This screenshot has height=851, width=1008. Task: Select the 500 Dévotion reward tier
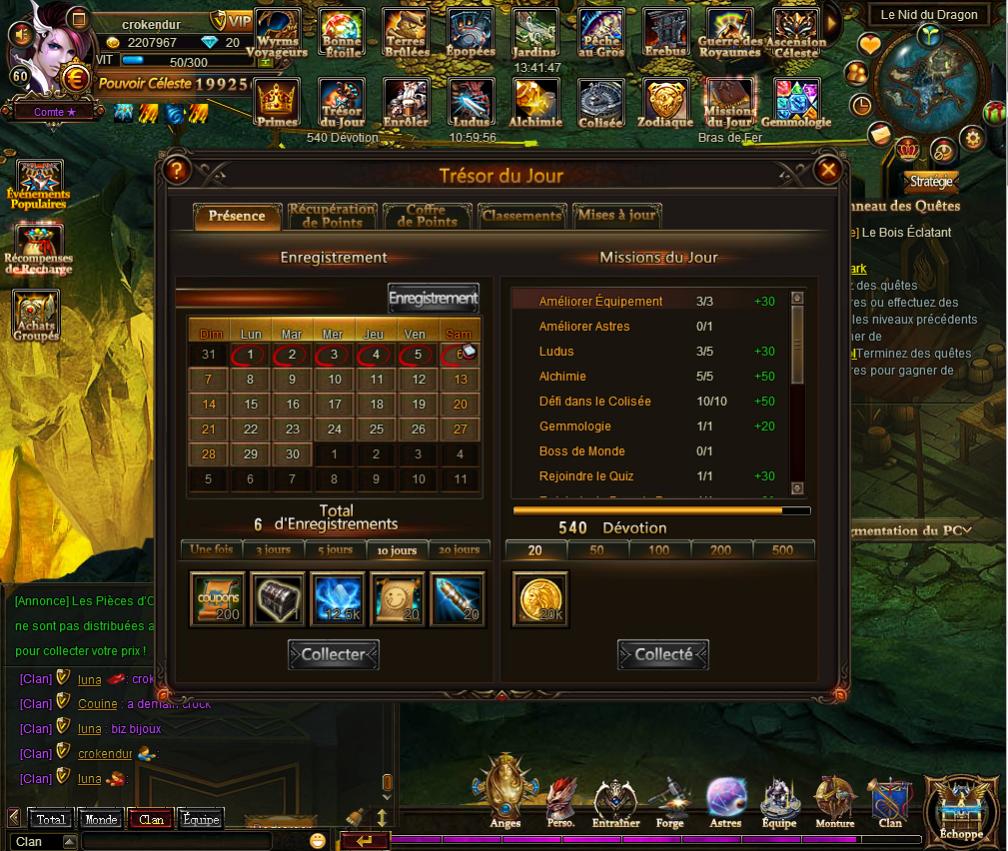point(783,550)
